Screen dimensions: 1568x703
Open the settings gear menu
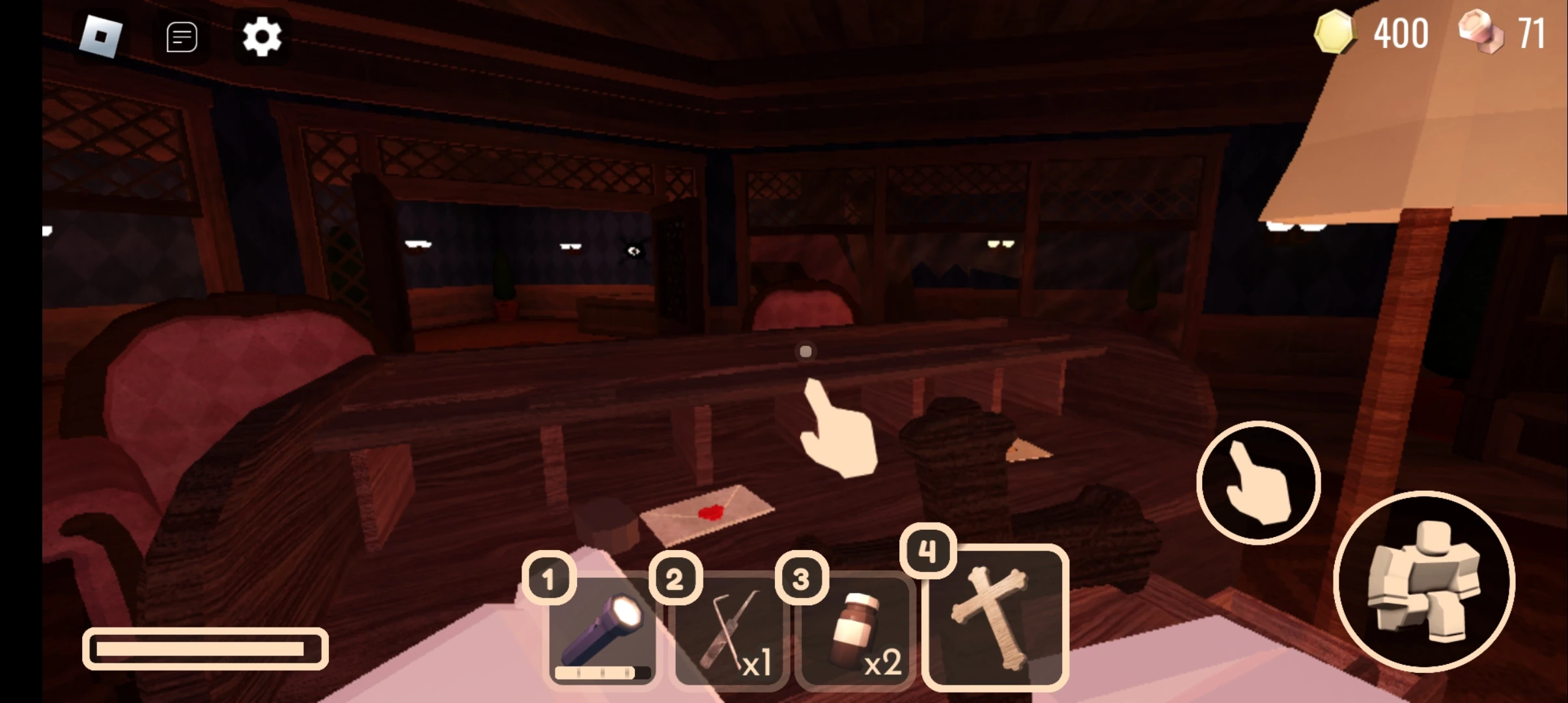point(262,36)
